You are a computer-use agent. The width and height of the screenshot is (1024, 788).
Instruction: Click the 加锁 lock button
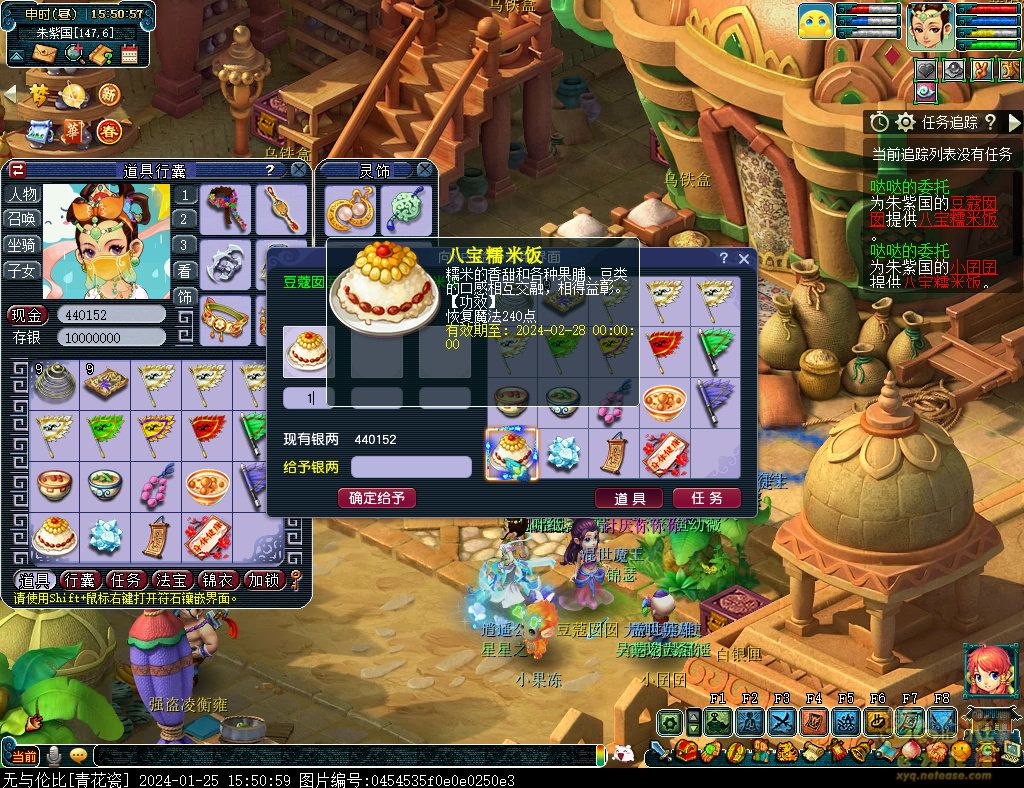click(264, 580)
